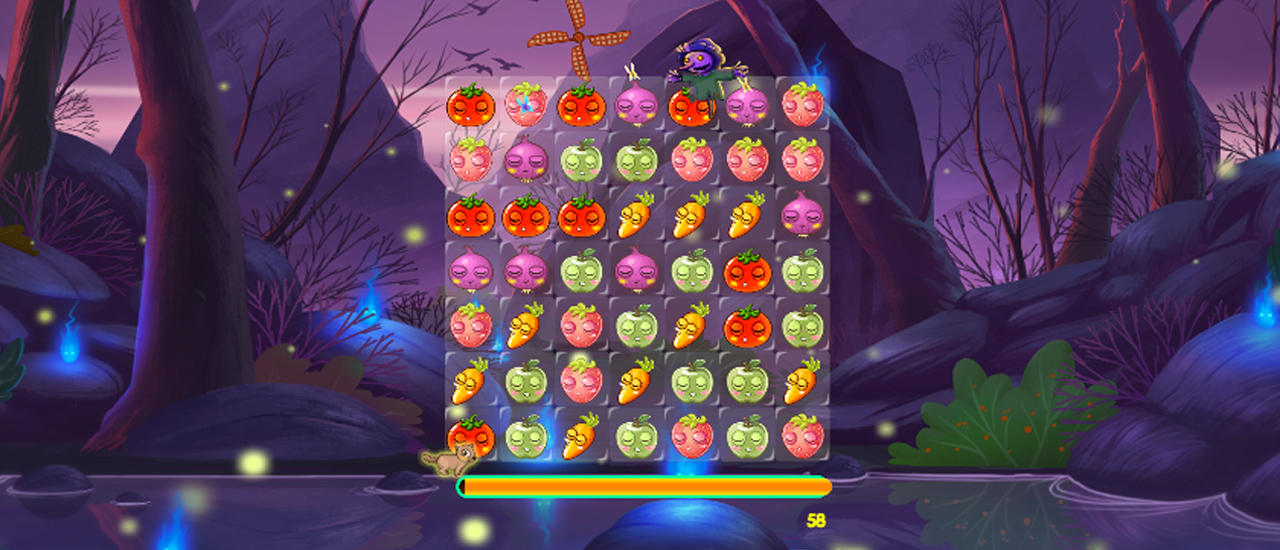Select the onion tile flanked by two tomatoes
The image size is (1280, 550).
point(636,105)
